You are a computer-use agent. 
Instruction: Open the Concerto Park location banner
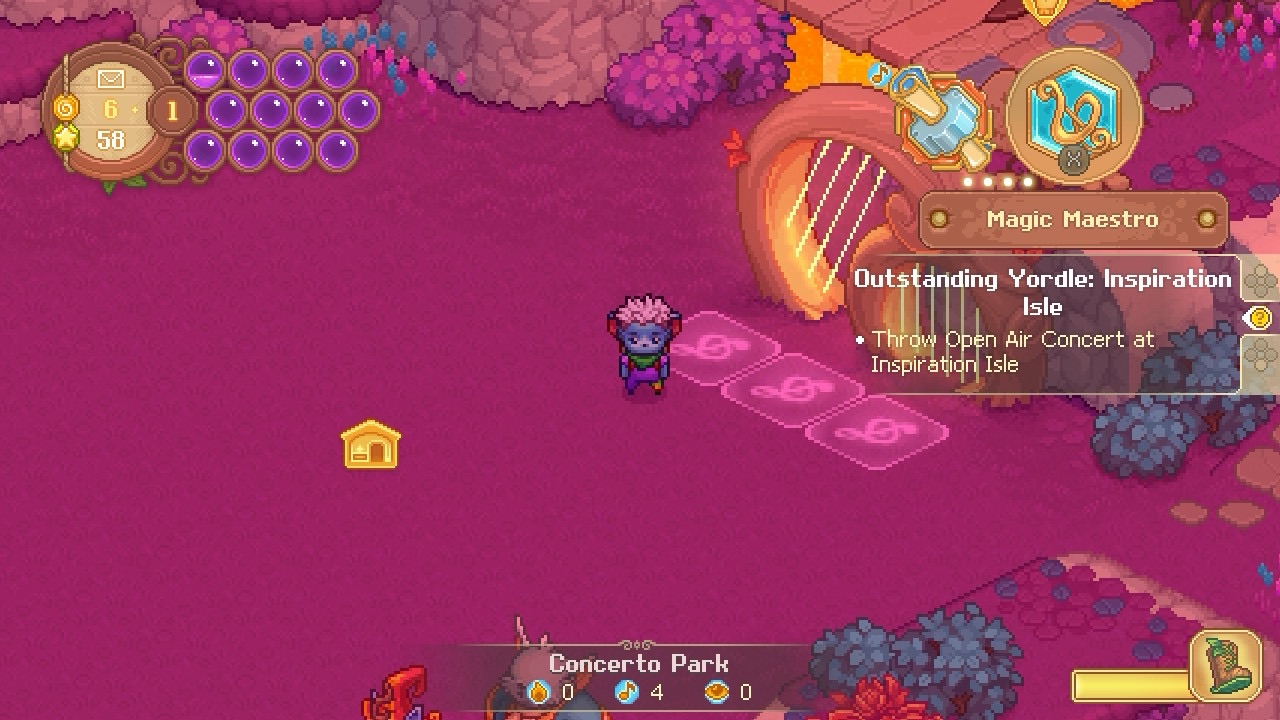640,662
